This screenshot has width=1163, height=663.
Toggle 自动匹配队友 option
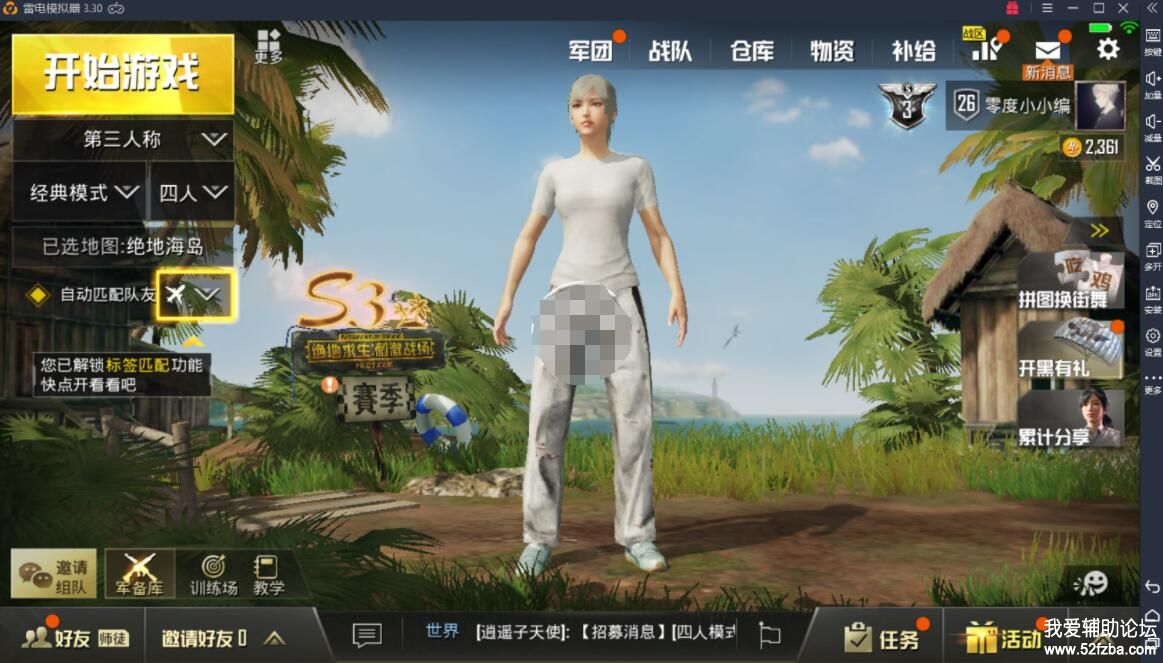pos(38,295)
